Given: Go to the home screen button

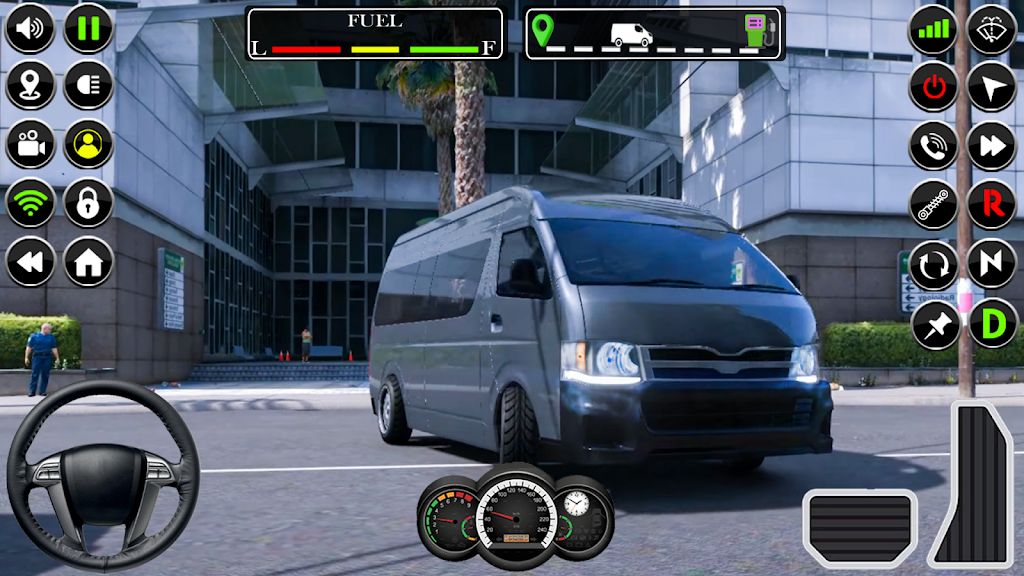Looking at the screenshot, I should pyautogui.click(x=89, y=263).
